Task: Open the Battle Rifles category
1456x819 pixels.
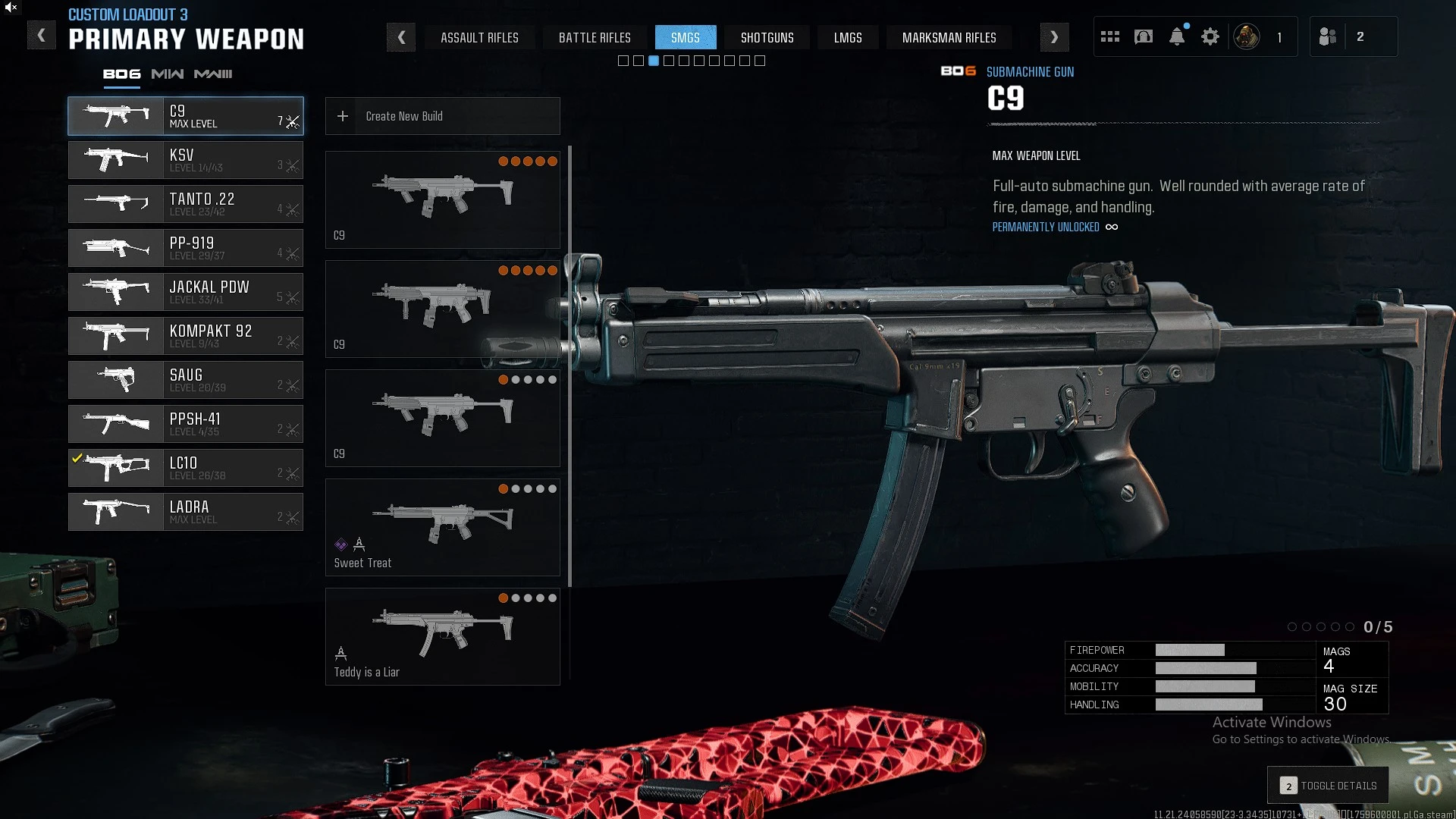Action: 595,38
